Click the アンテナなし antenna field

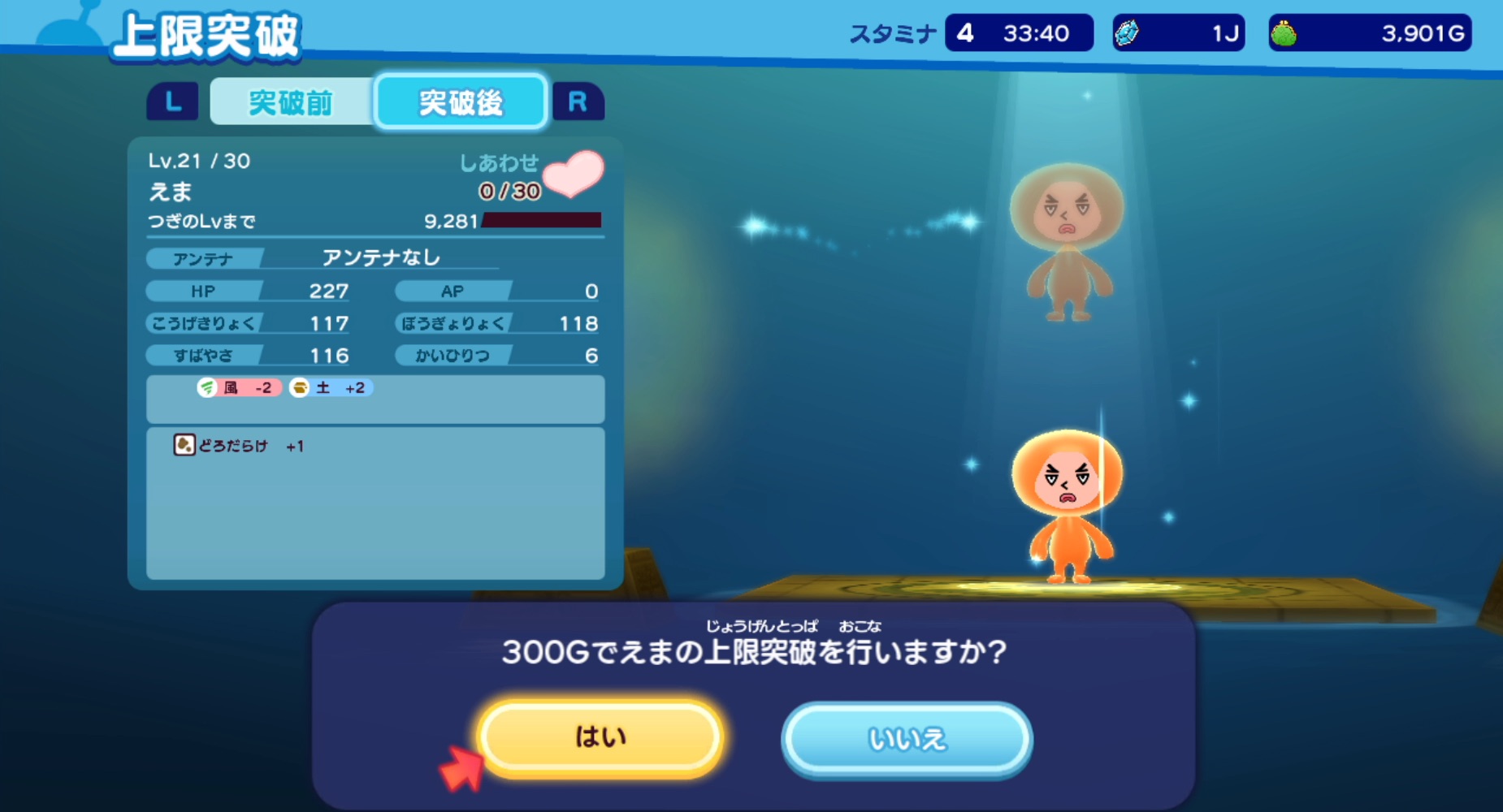tap(380, 257)
